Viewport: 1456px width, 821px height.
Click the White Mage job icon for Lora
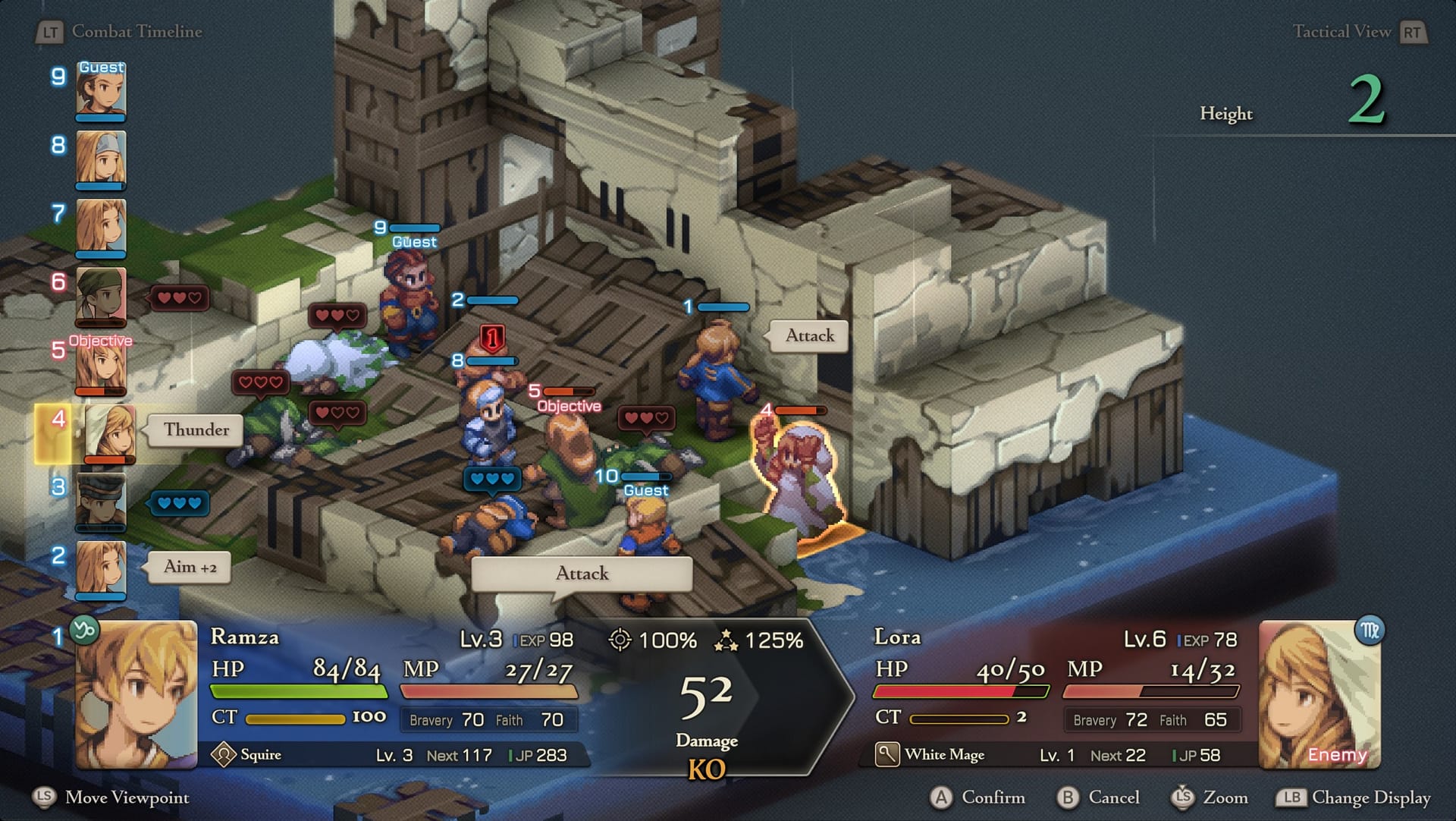tap(887, 754)
